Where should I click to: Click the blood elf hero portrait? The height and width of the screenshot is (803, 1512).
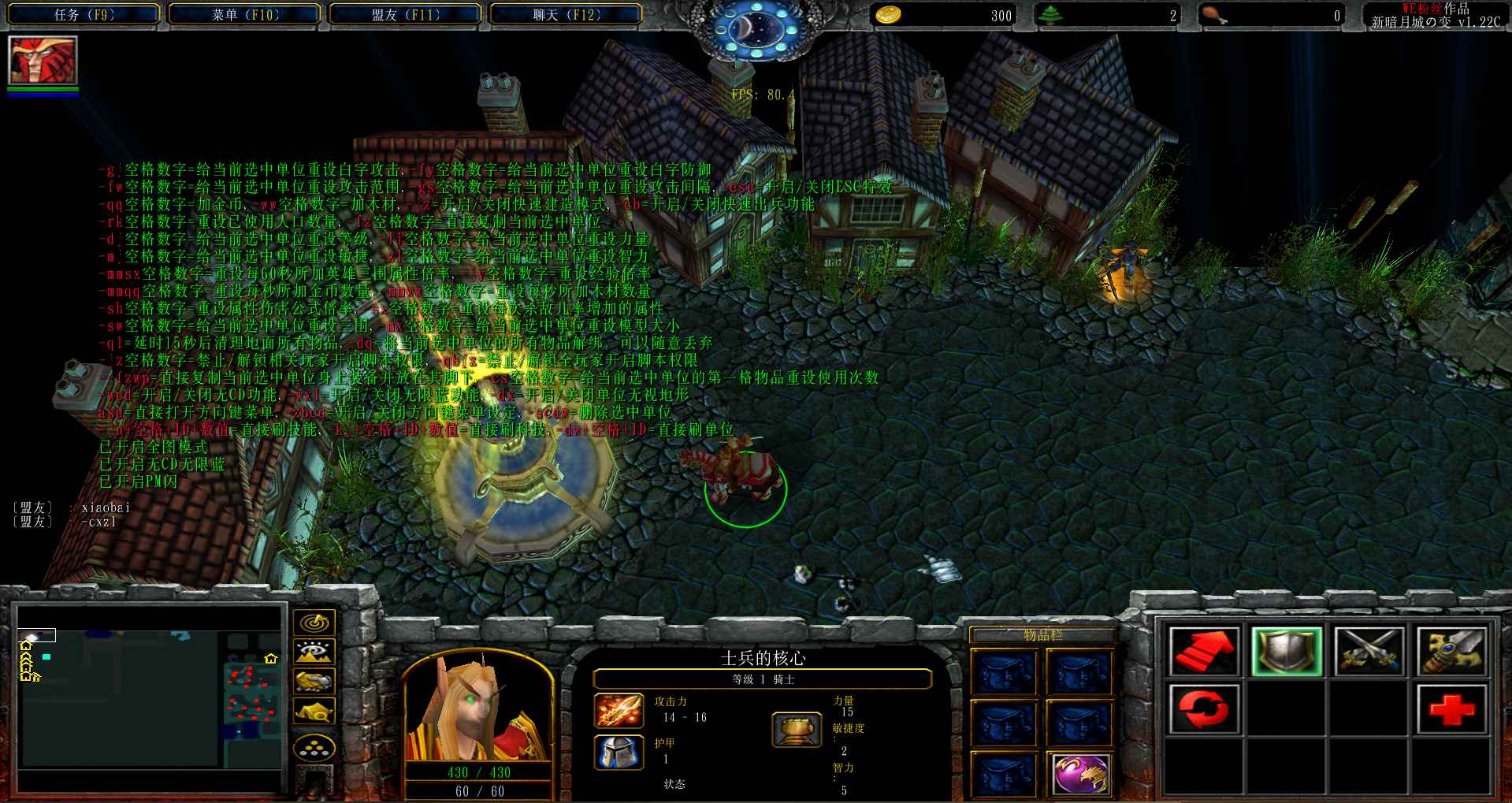pos(478,709)
